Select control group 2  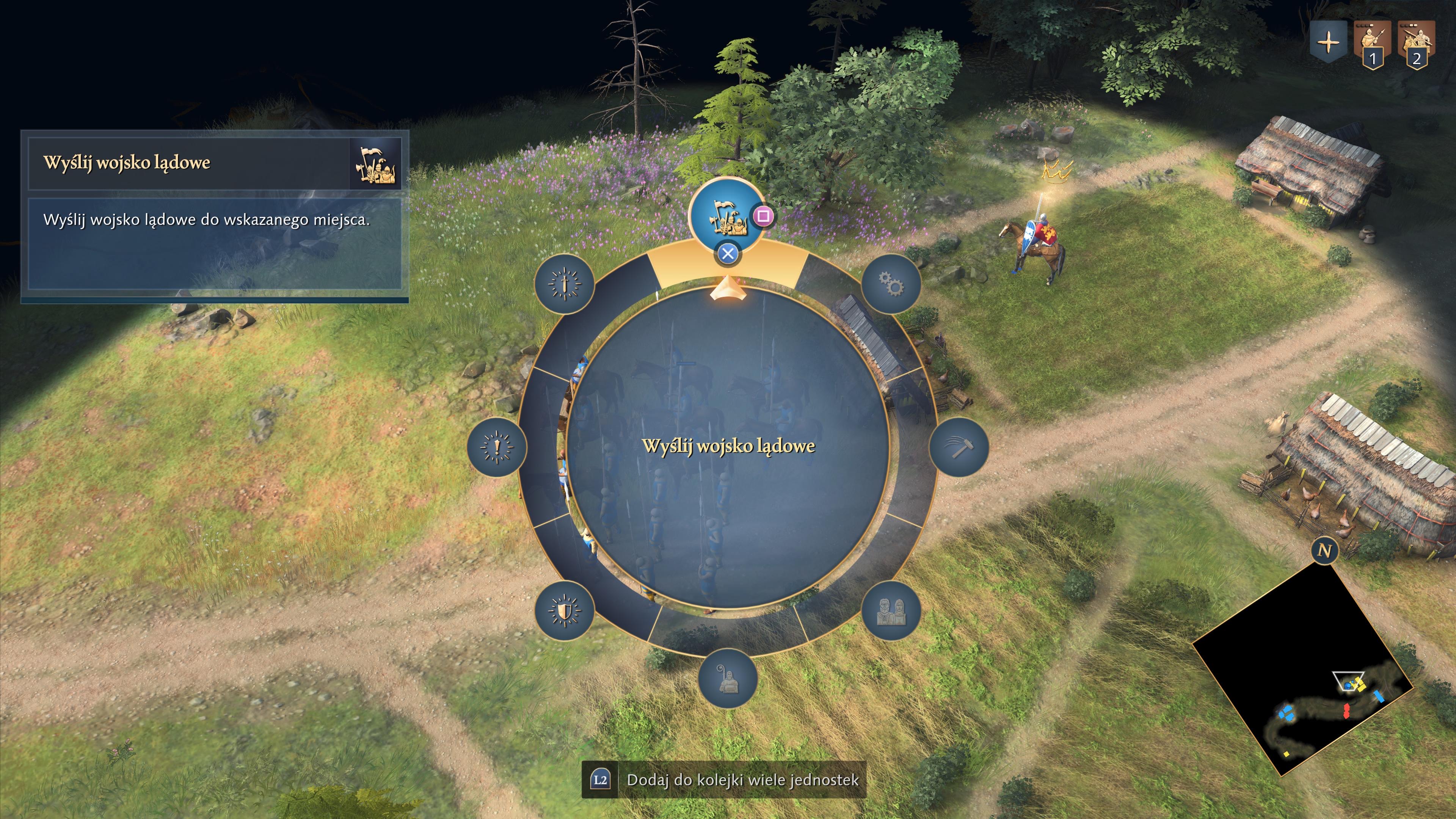point(1416,45)
